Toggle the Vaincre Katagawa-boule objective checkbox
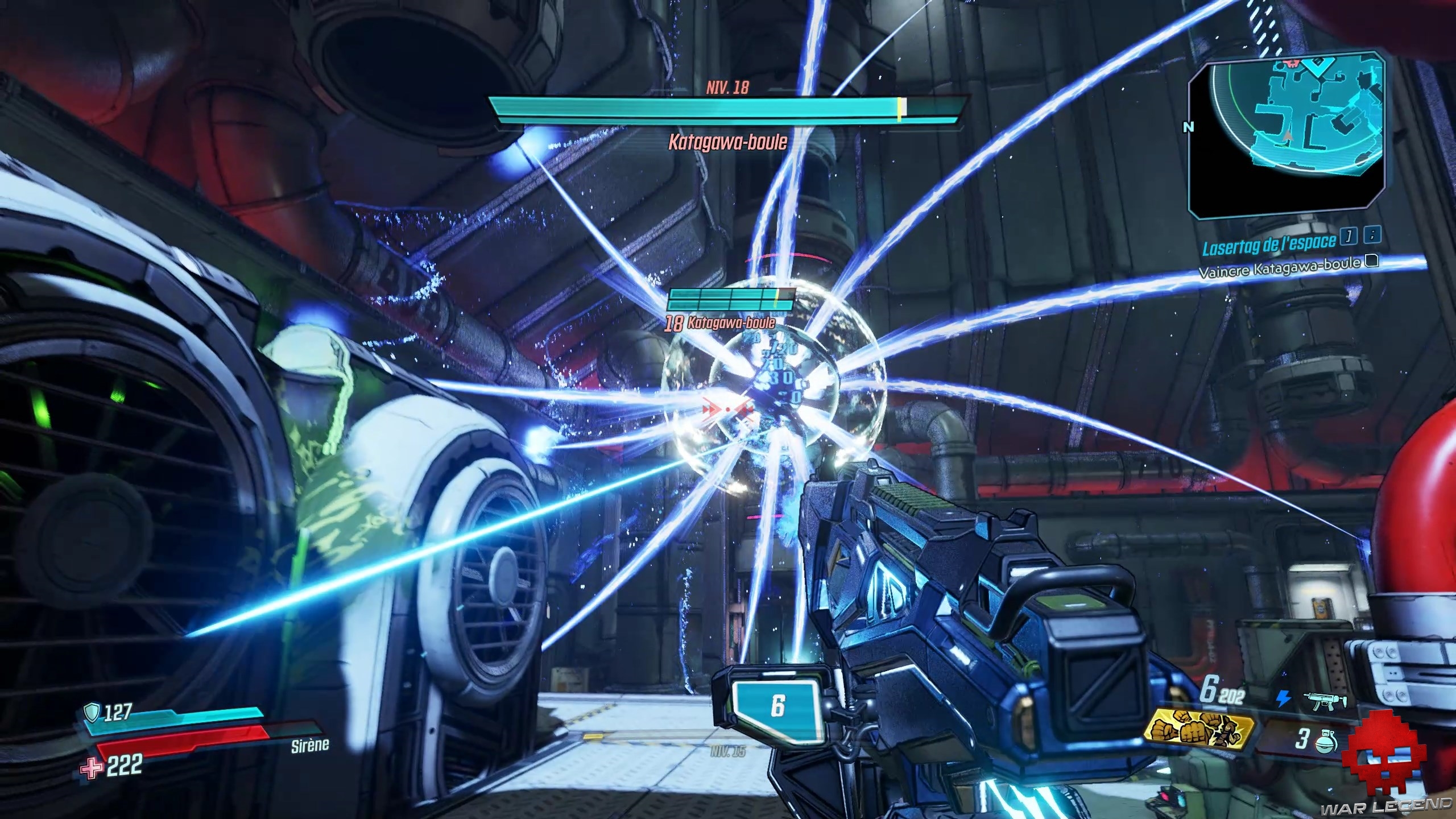The image size is (1456, 819). click(x=1372, y=261)
